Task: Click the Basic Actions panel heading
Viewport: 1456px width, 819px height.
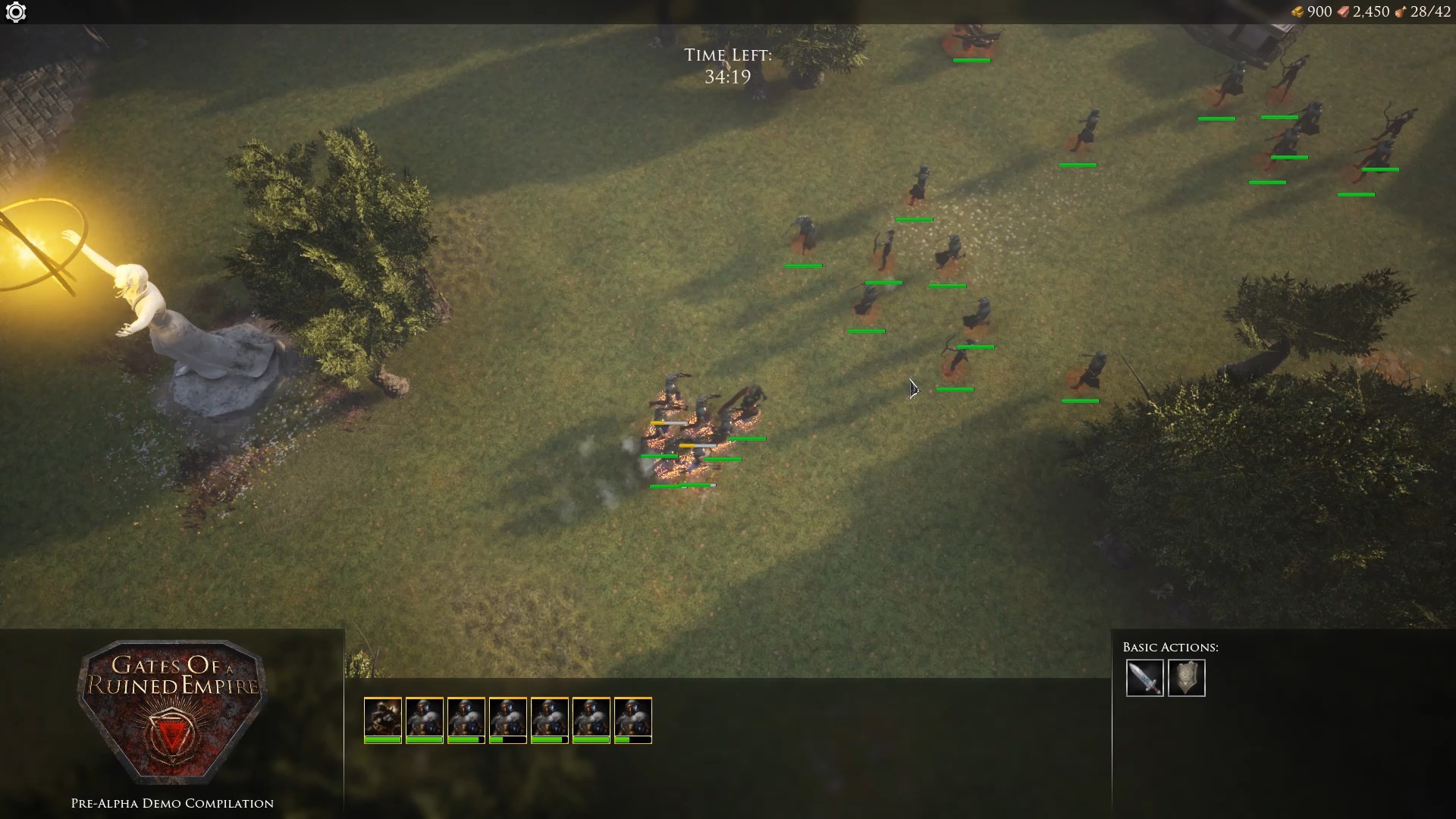Action: [1171, 647]
